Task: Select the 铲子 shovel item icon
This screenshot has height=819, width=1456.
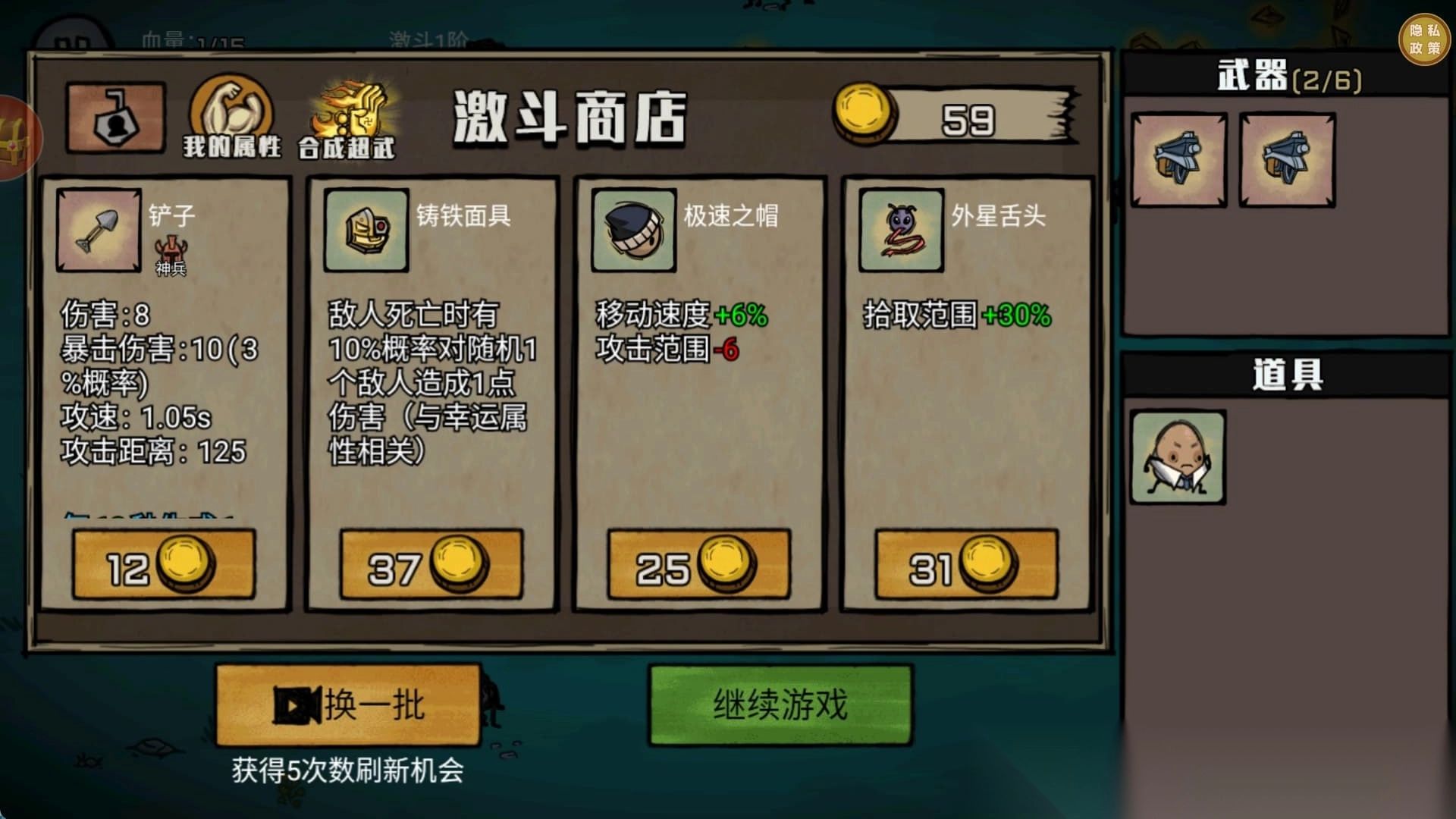Action: click(x=98, y=230)
